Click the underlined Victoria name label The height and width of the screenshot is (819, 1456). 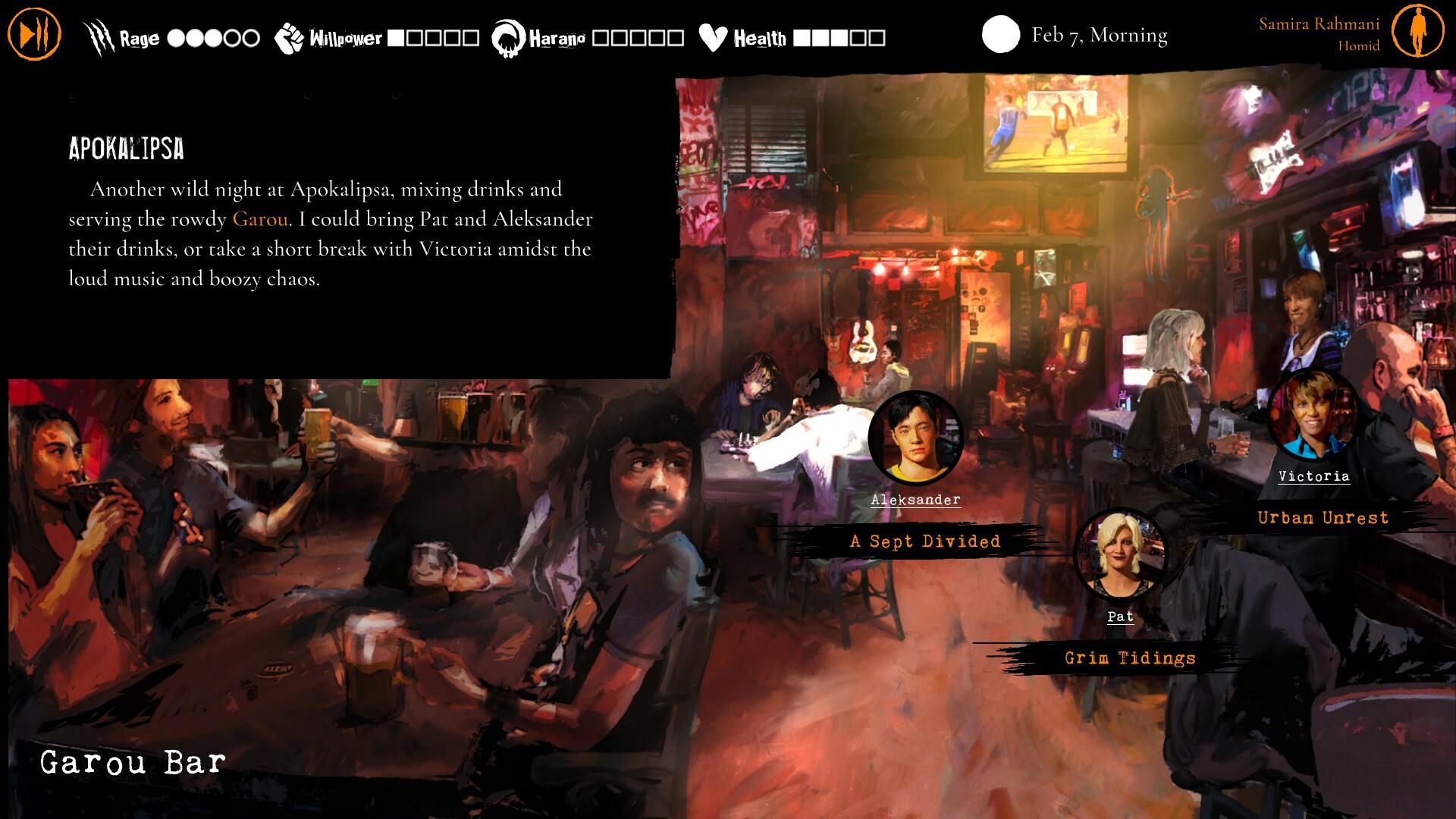1313,477
